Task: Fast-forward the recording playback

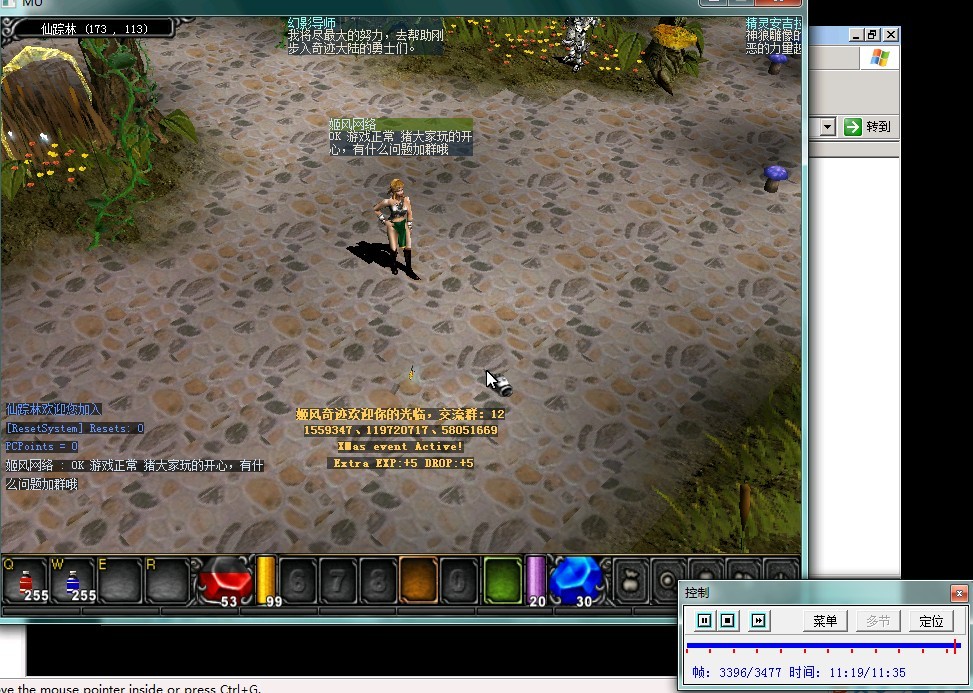Action: 759,621
